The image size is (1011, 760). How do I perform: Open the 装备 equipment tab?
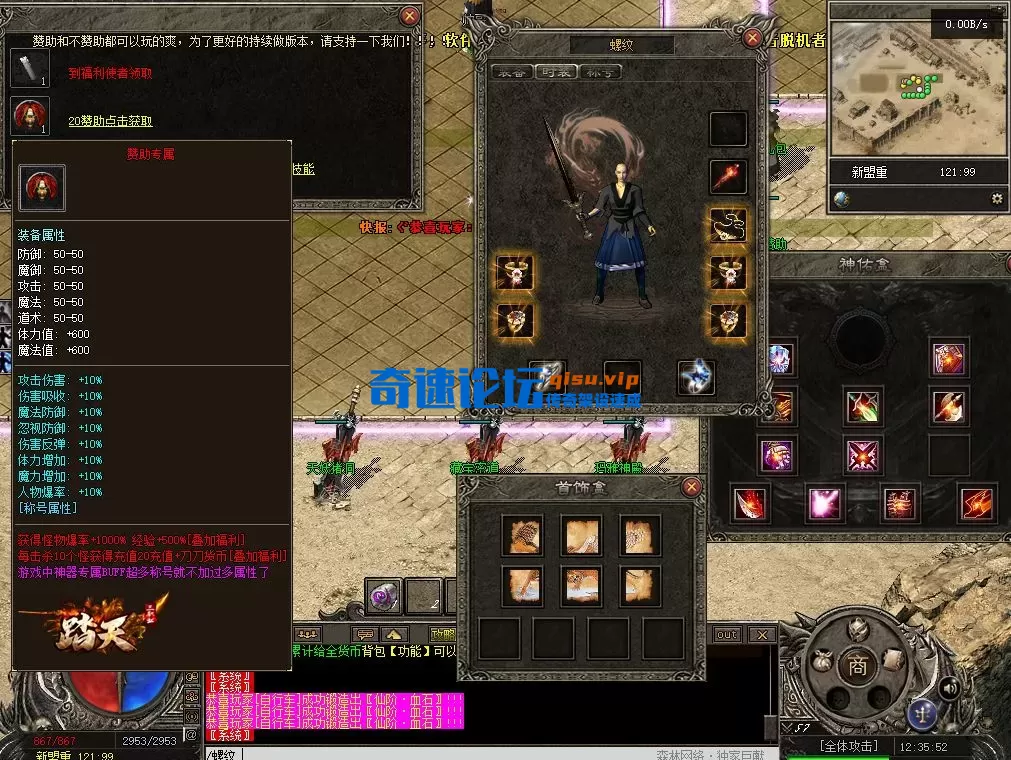click(x=511, y=72)
